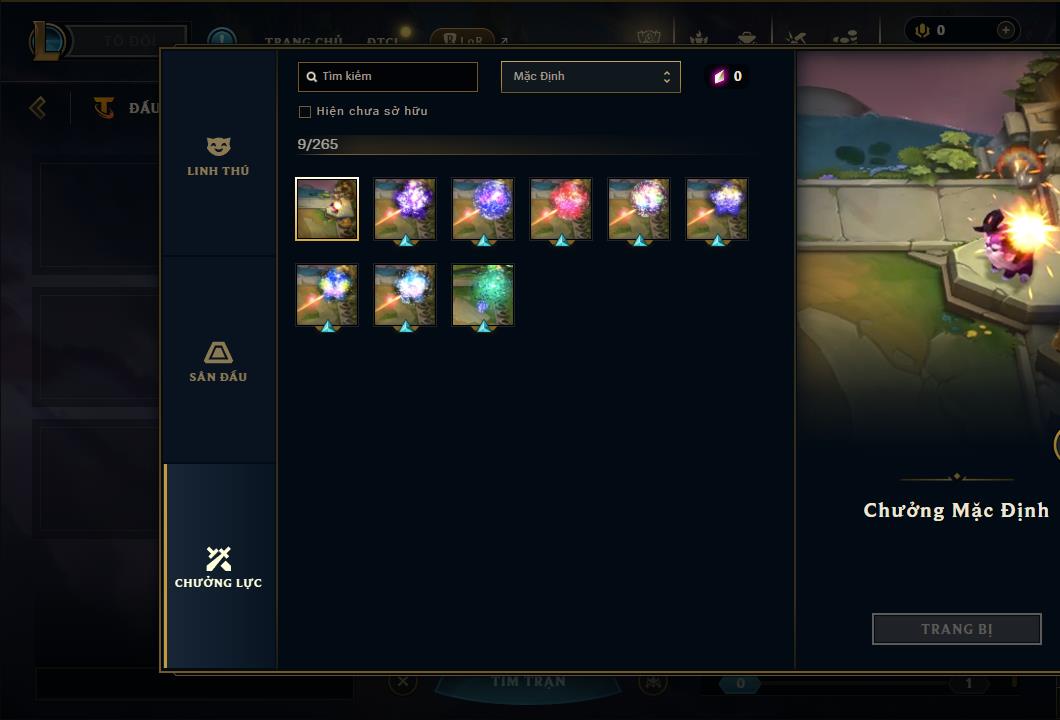Select the default boom thumbnail with gold border
Image resolution: width=1060 pixels, height=720 pixels.
[327, 209]
